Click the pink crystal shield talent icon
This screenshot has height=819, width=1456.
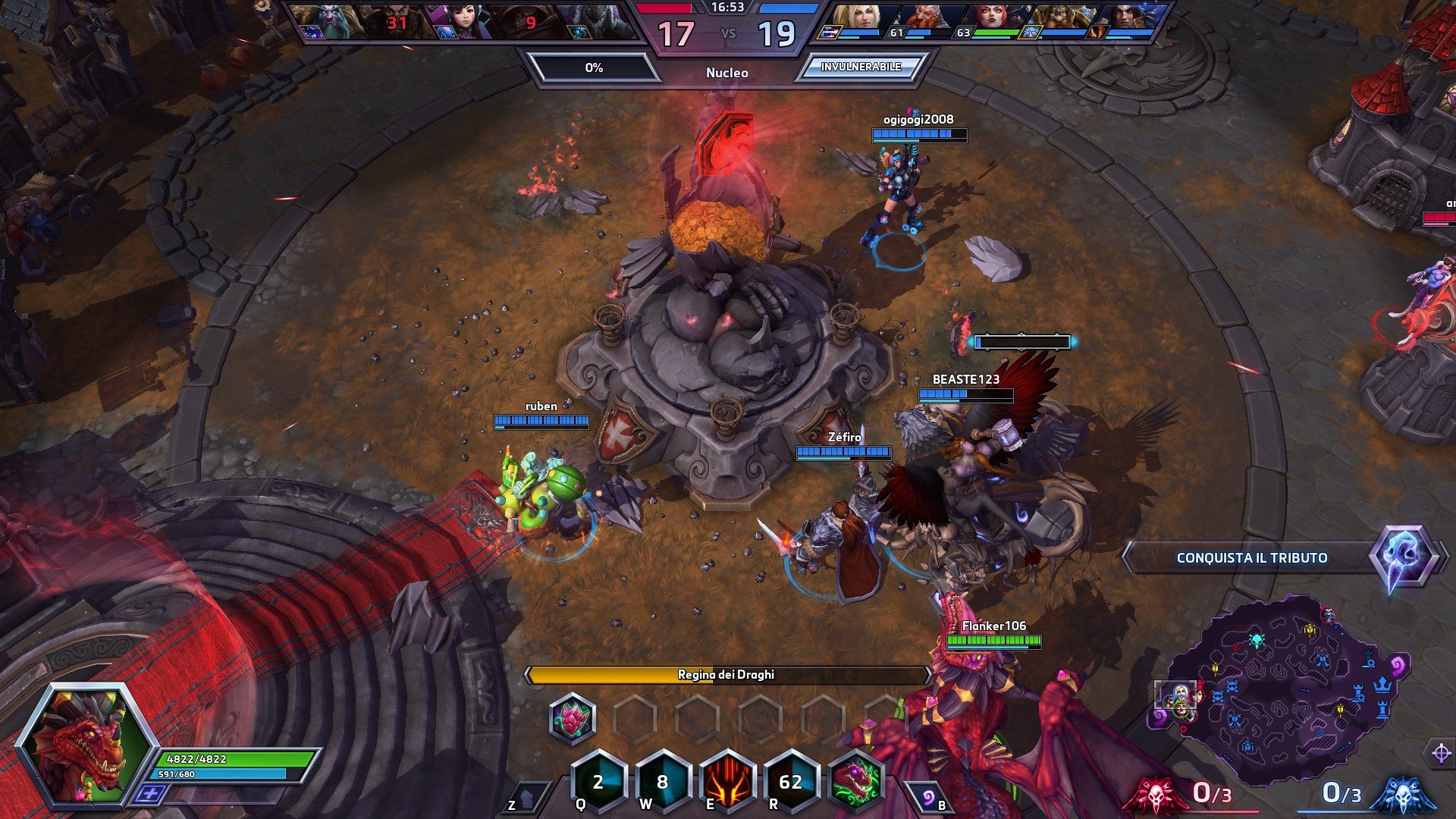573,717
